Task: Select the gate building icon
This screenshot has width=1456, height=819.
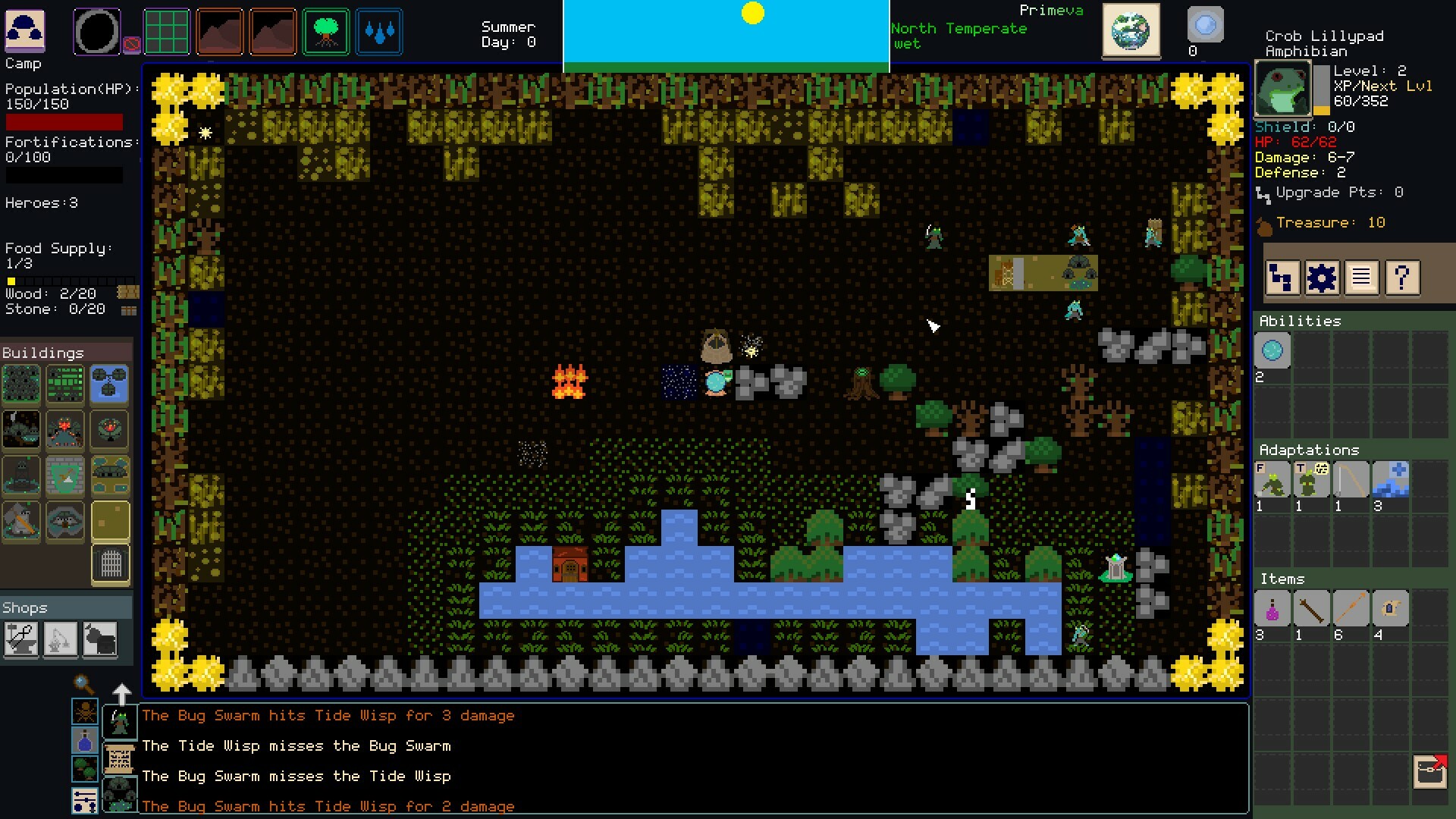Action: [110, 563]
